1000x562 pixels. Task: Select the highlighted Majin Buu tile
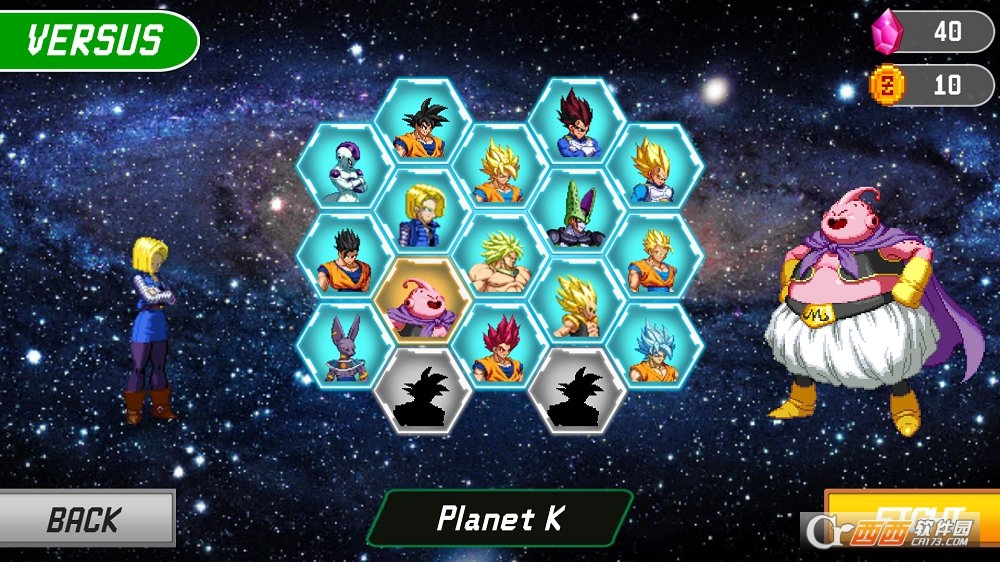coord(422,302)
